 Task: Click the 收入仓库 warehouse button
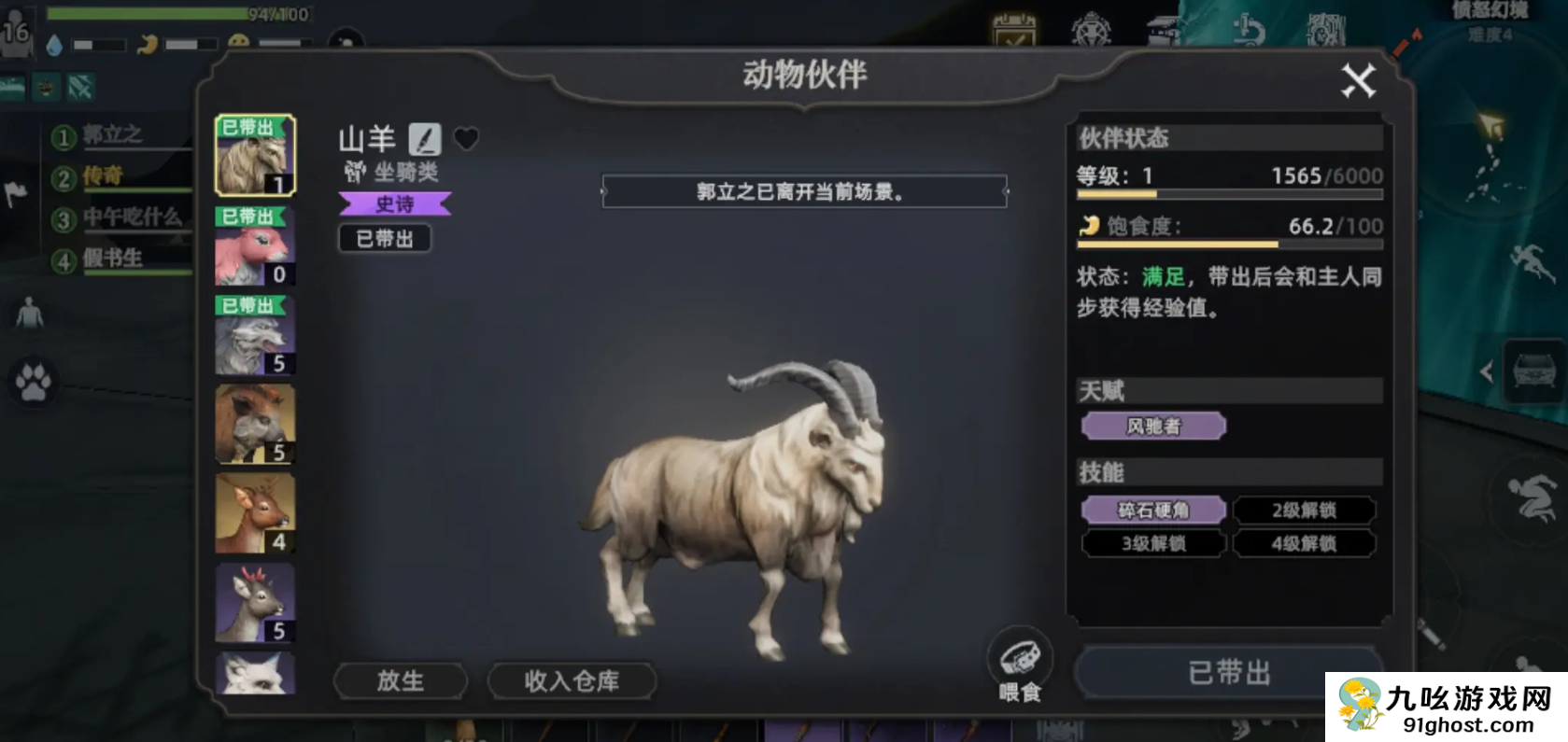(572, 681)
